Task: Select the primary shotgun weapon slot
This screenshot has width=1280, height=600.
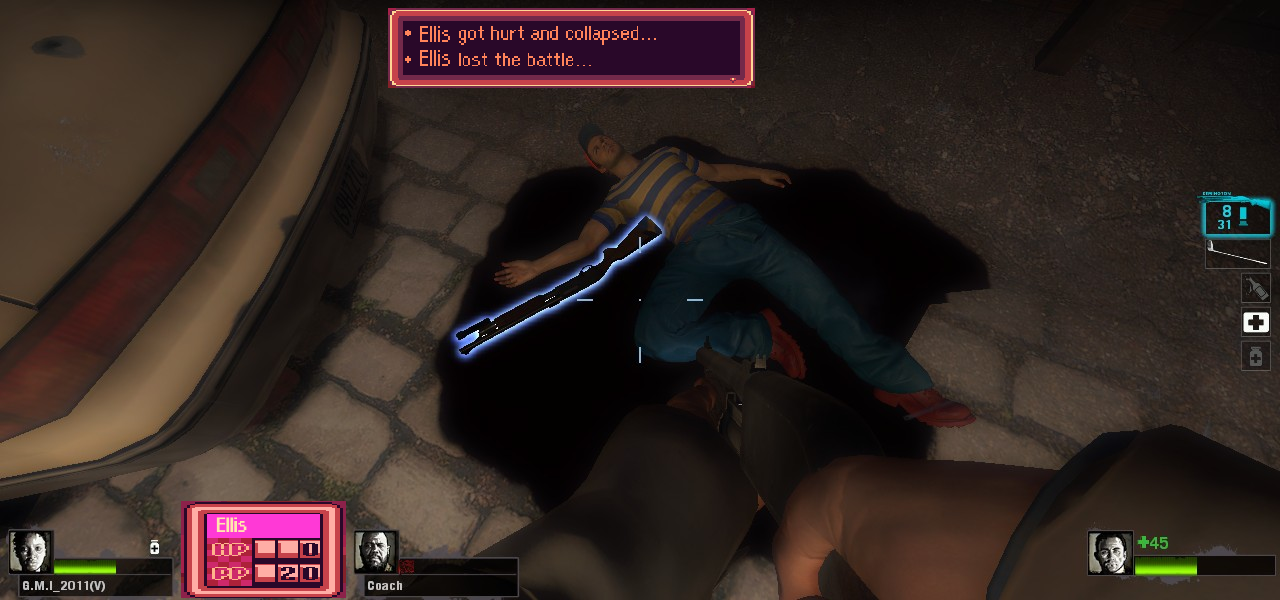Action: click(x=1236, y=217)
